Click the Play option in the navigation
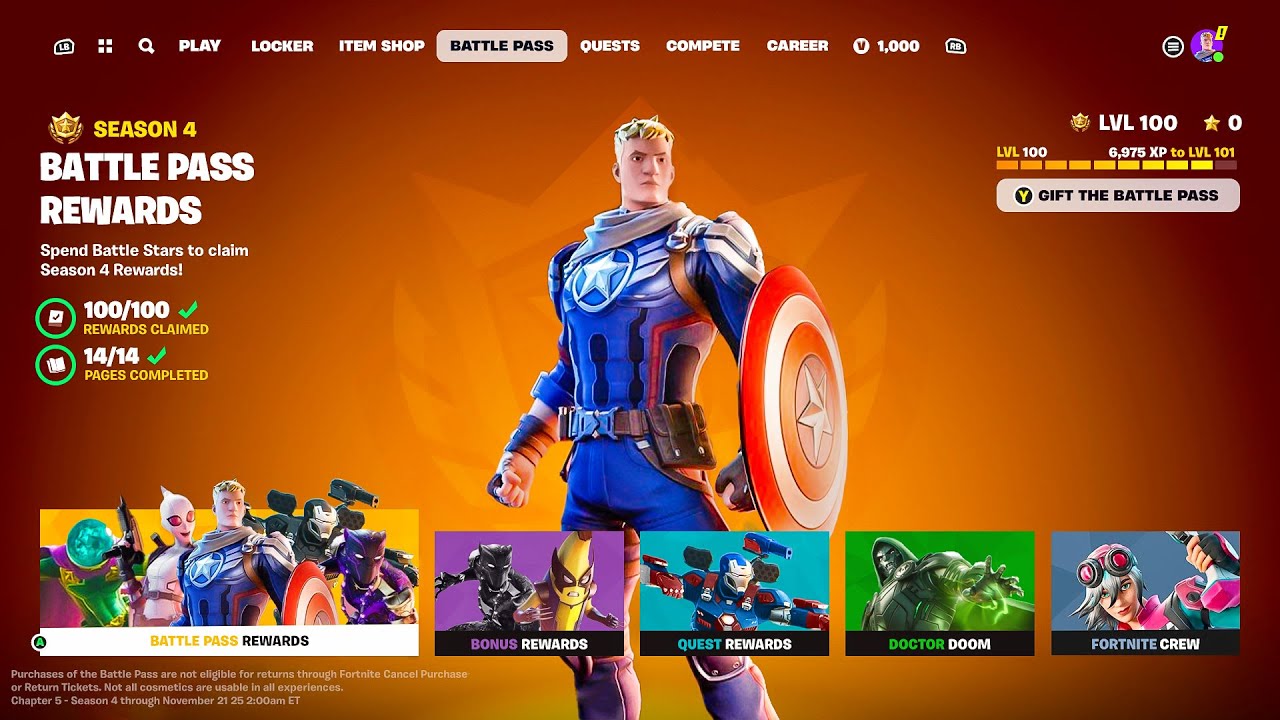This screenshot has width=1280, height=720. 200,46
